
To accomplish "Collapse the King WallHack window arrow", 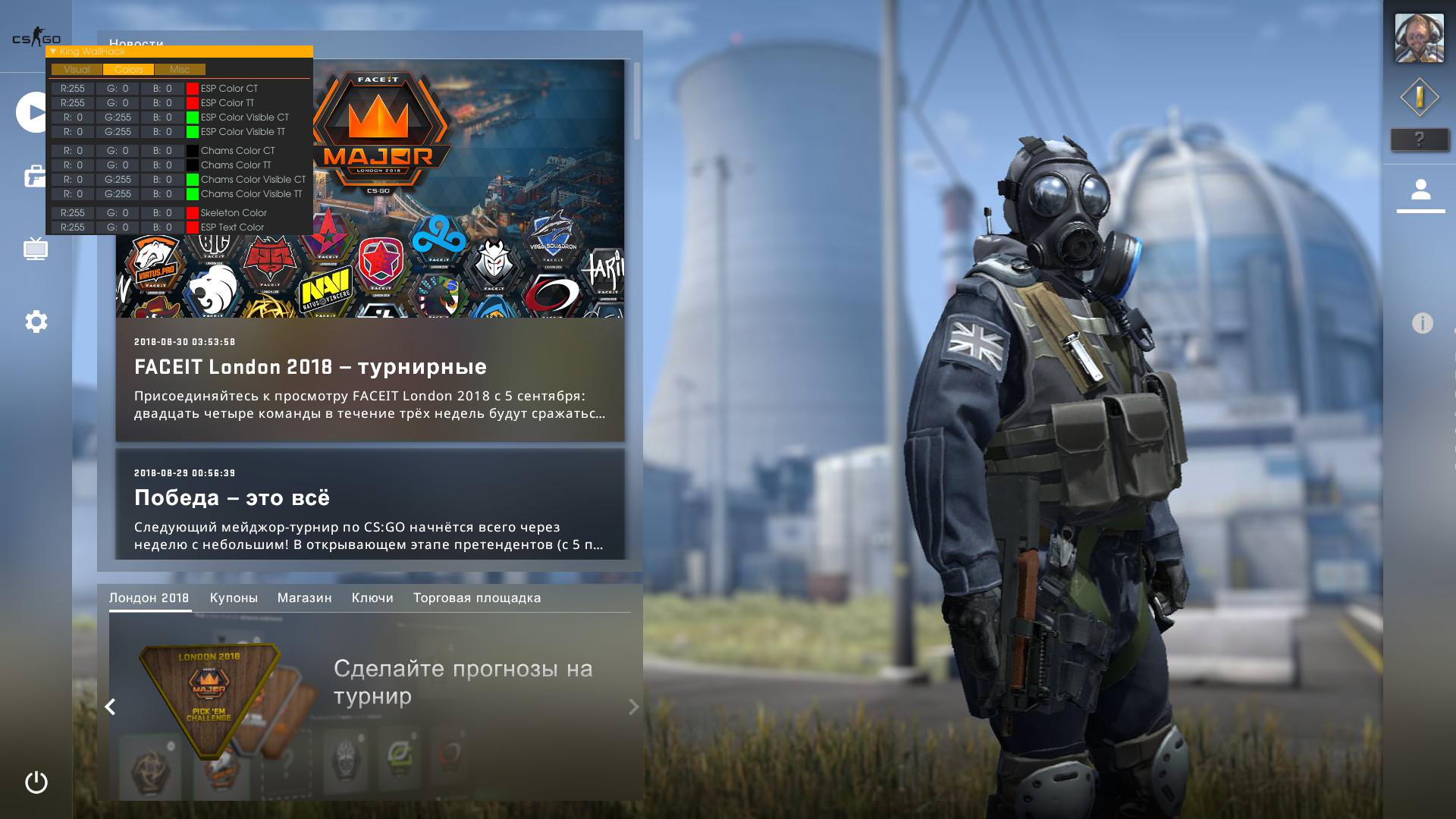I will point(53,52).
